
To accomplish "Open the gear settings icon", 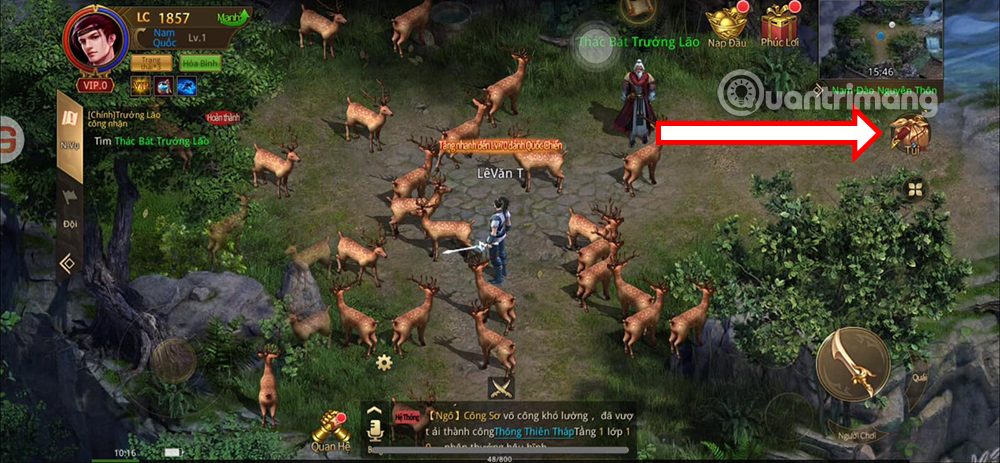I will click(x=383, y=361).
